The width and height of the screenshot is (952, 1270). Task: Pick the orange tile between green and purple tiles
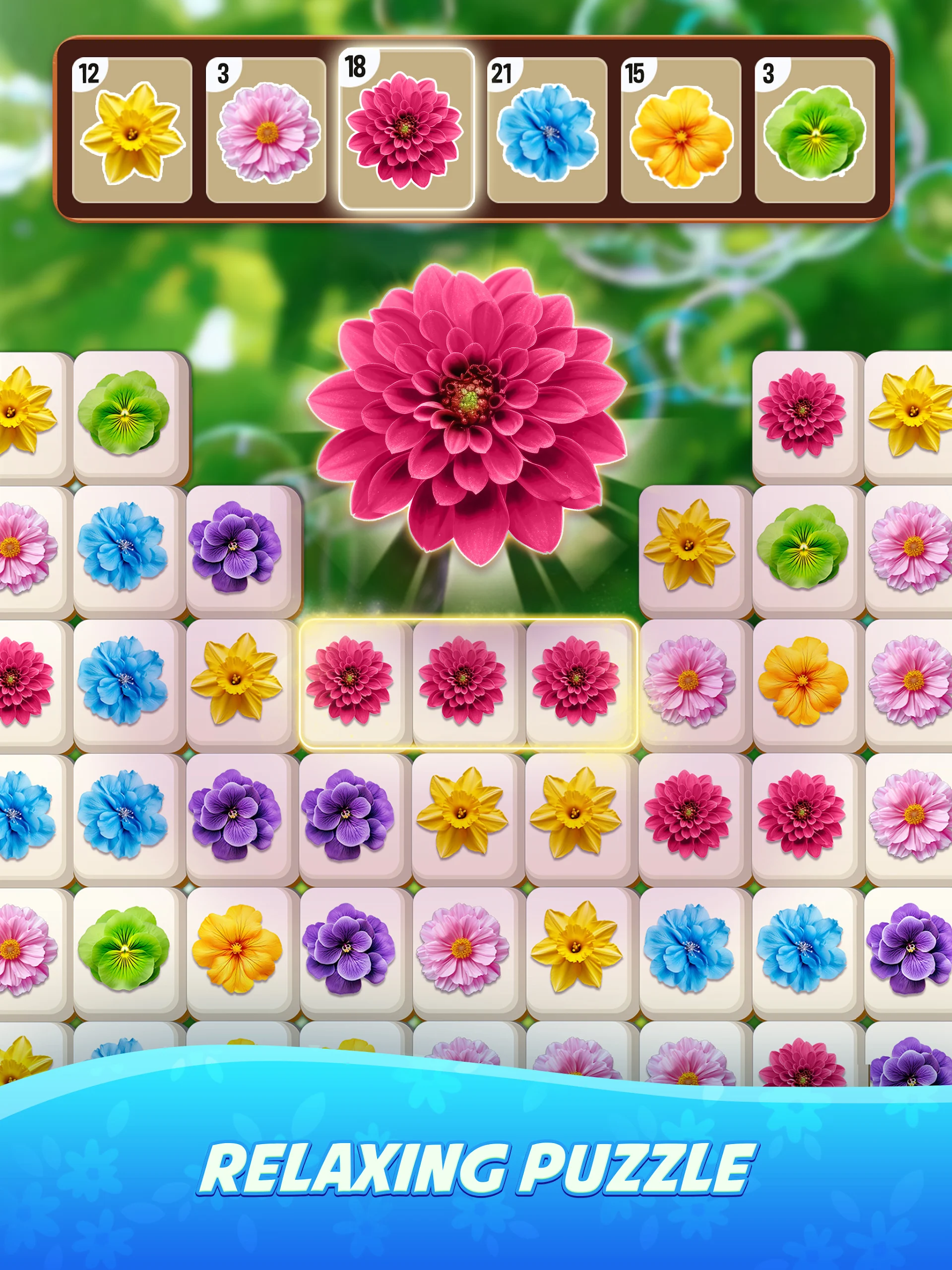[x=237, y=949]
